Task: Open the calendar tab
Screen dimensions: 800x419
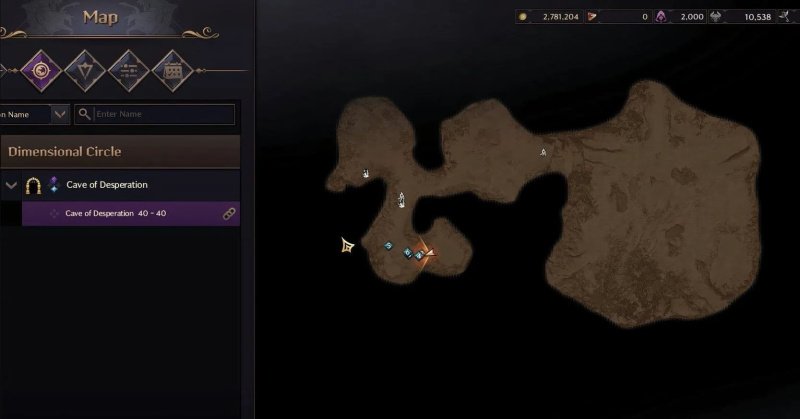Action: [171, 70]
